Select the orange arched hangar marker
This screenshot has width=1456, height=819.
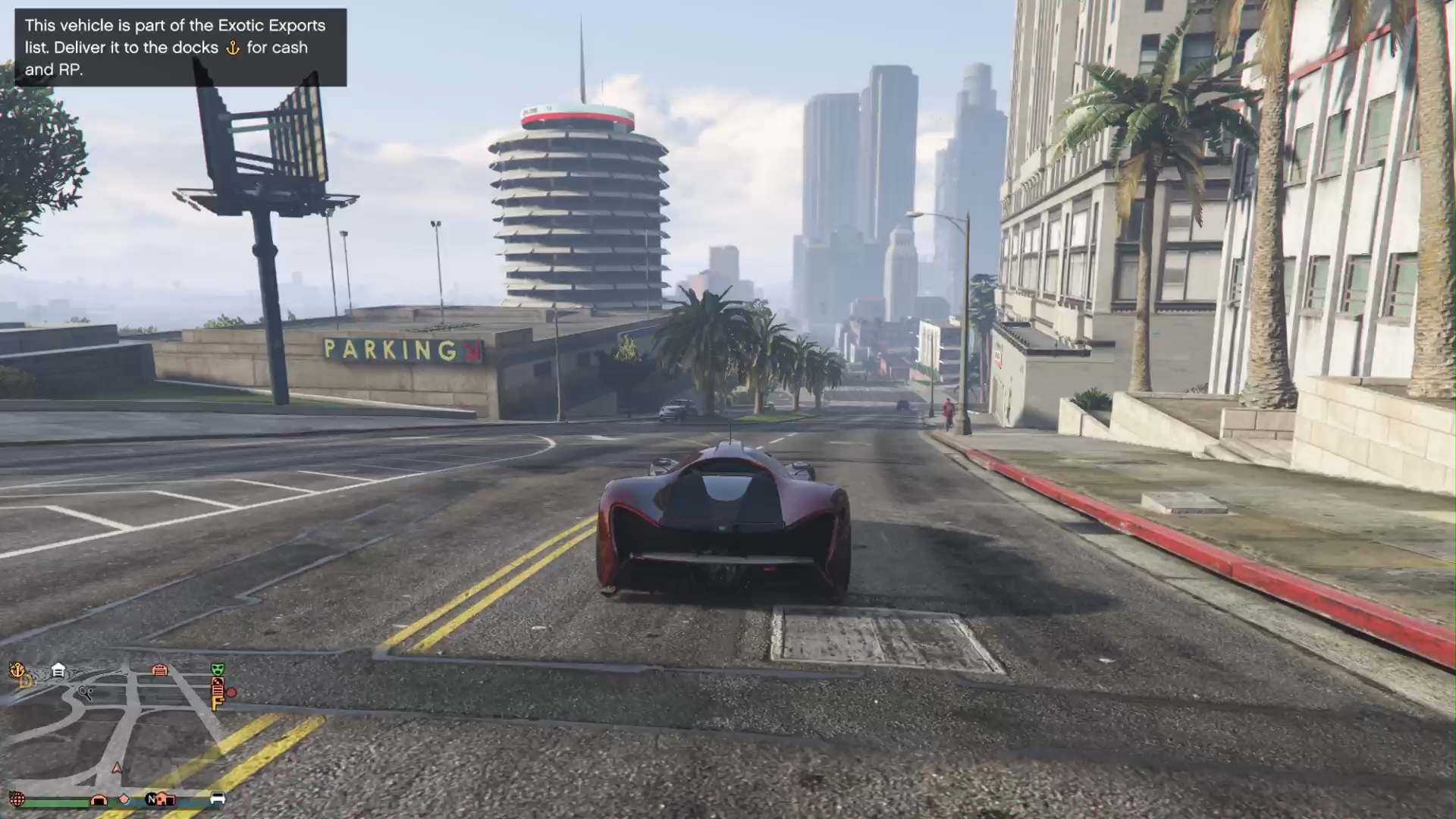[x=99, y=799]
